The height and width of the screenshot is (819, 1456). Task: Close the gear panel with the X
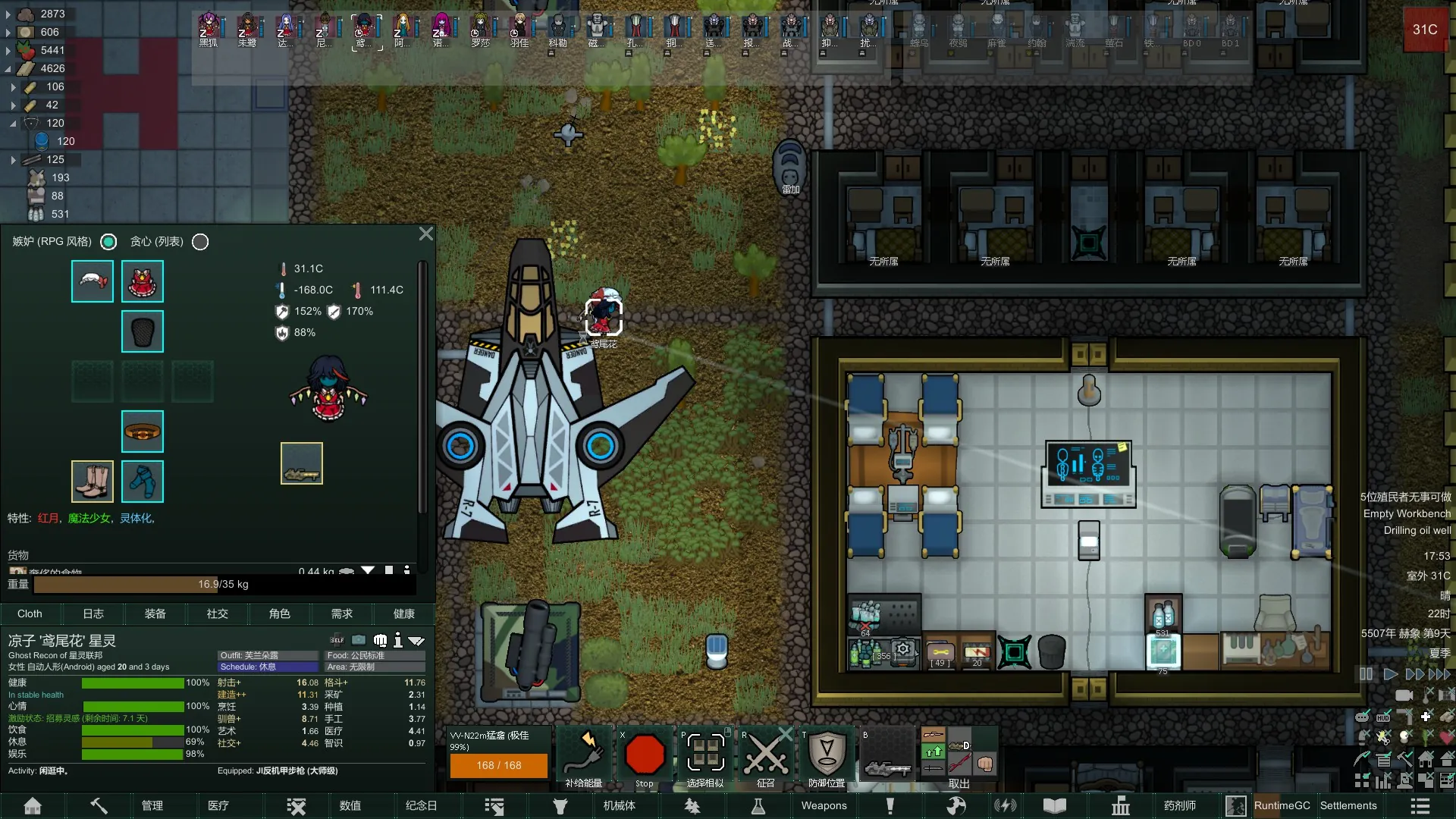tap(426, 234)
